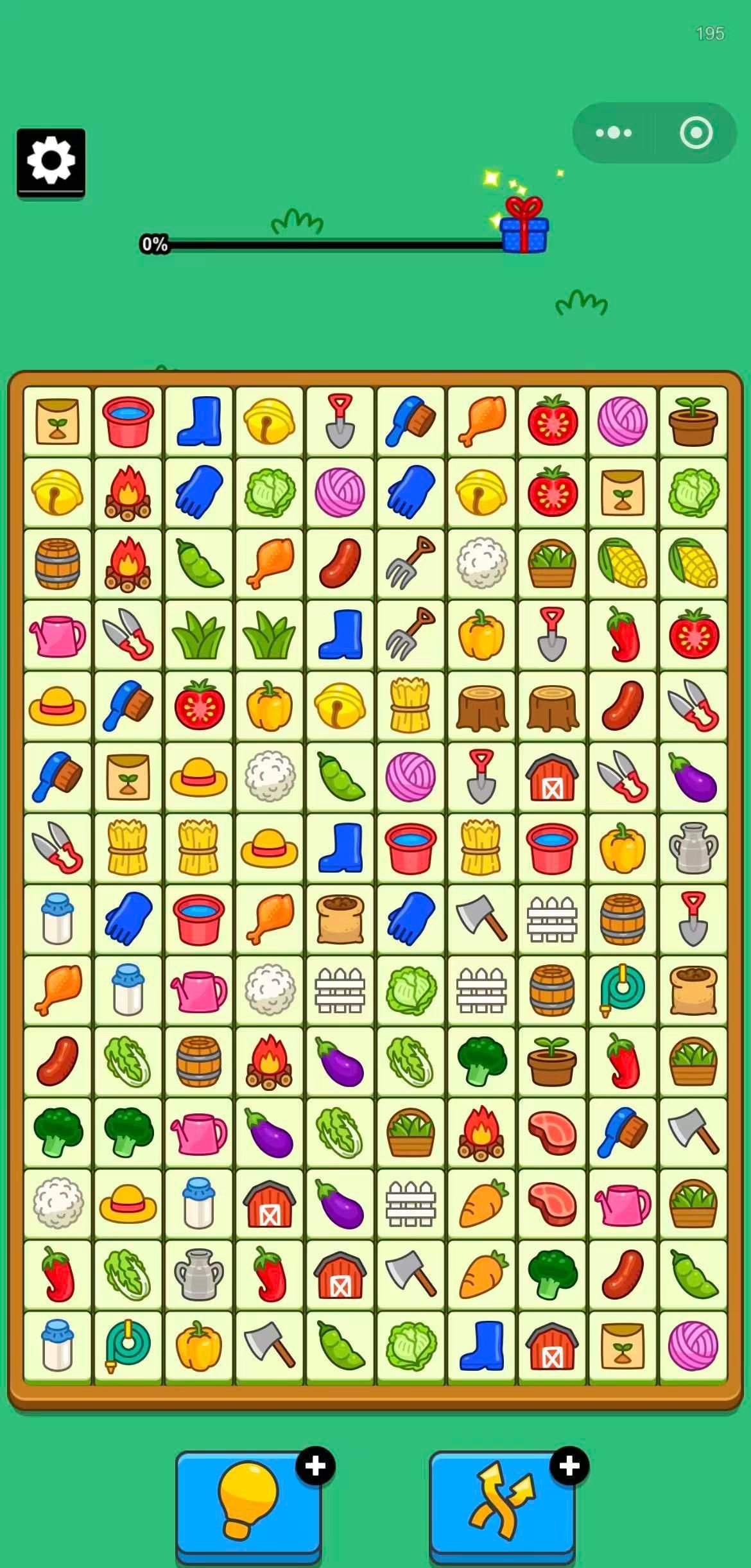Choose the carrot tile beside the axe
Screen dimensions: 751x1568
tap(481, 1274)
